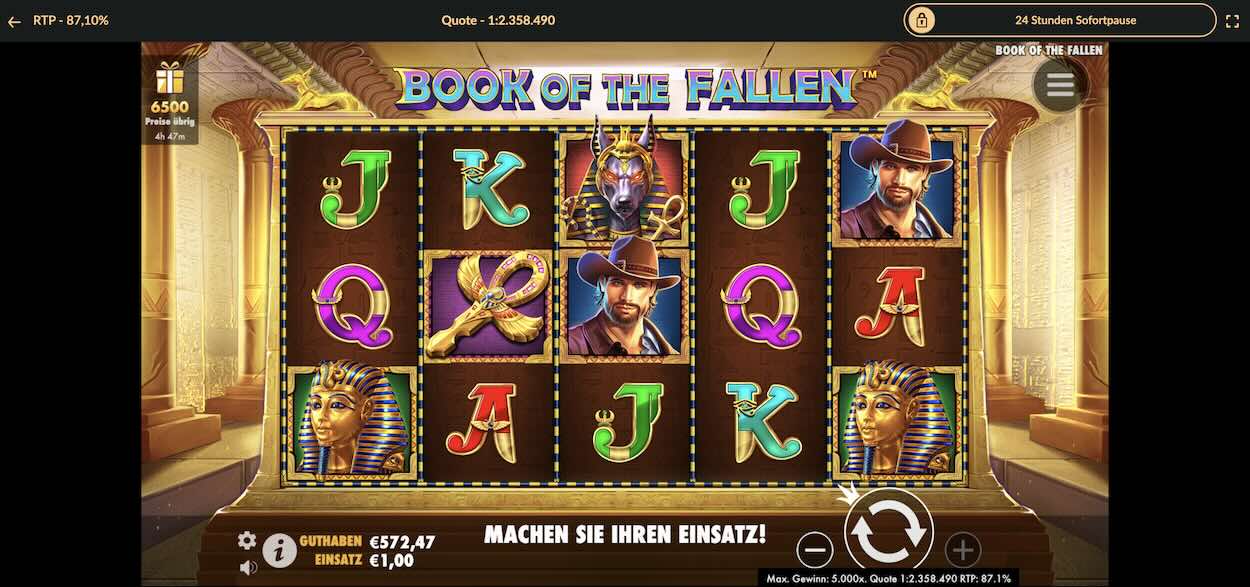Go back with the top-left arrow

click(x=14, y=20)
